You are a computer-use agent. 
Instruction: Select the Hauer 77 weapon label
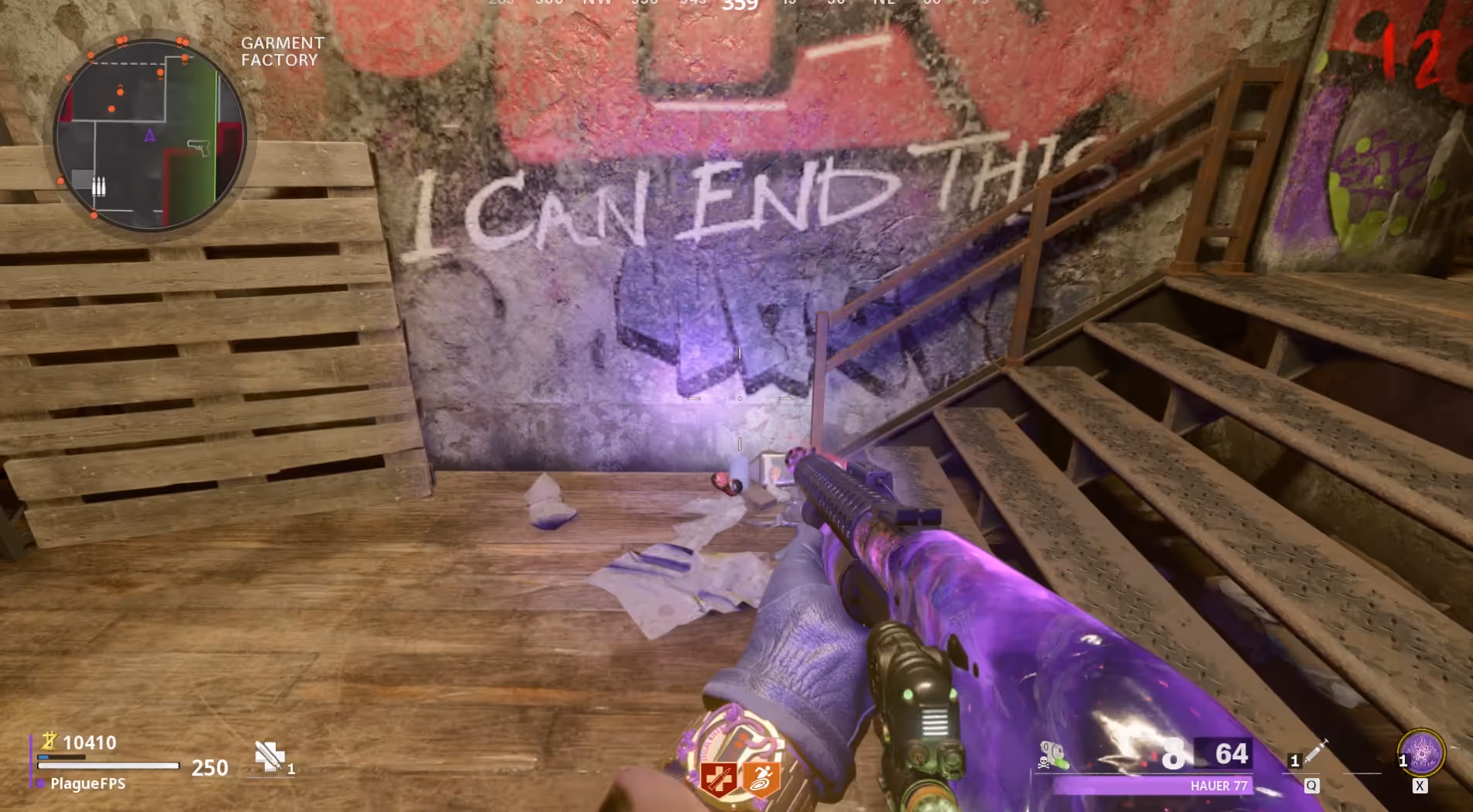click(x=1218, y=786)
